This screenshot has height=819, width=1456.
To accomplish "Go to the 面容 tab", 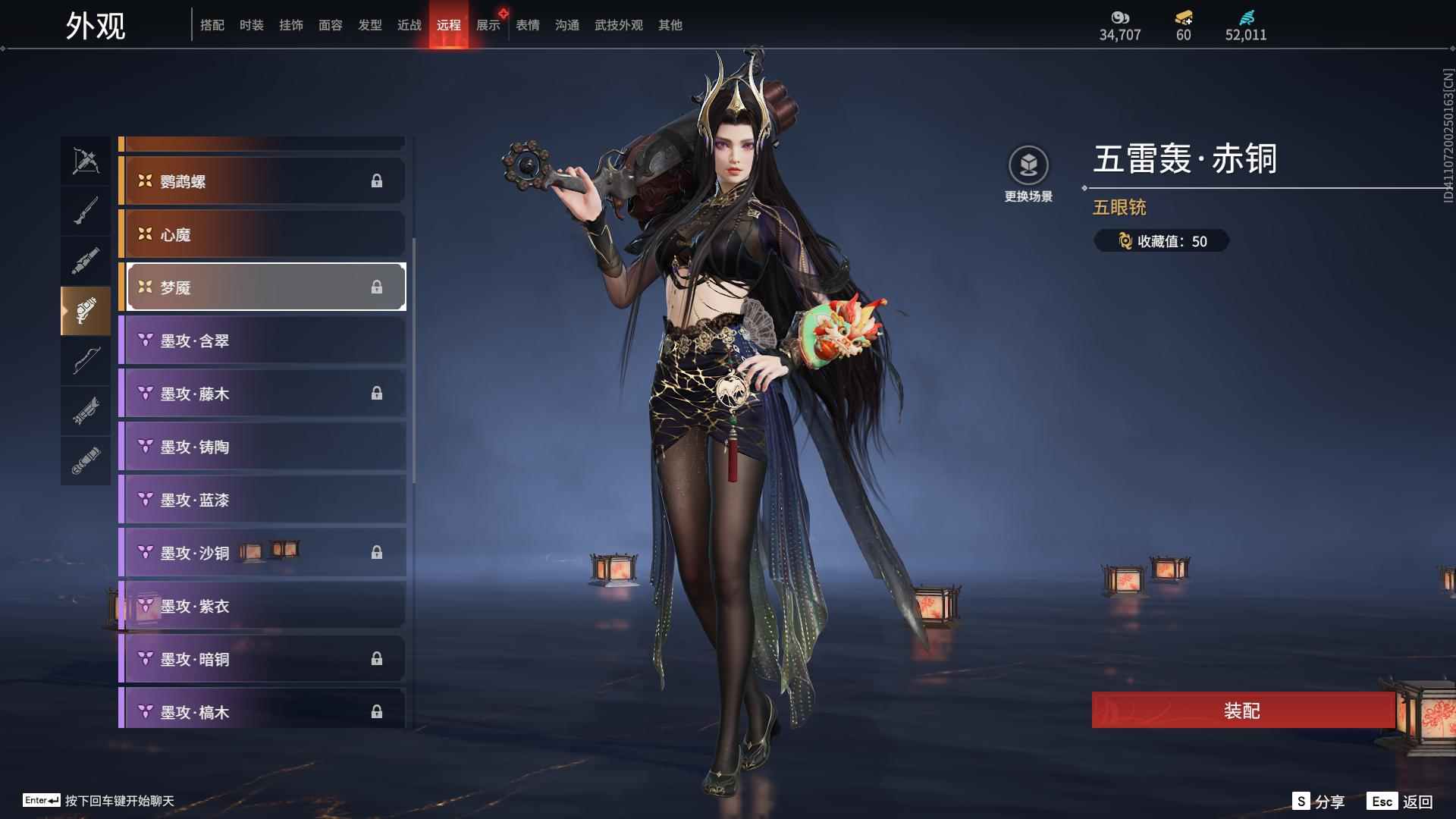I will pyautogui.click(x=331, y=25).
